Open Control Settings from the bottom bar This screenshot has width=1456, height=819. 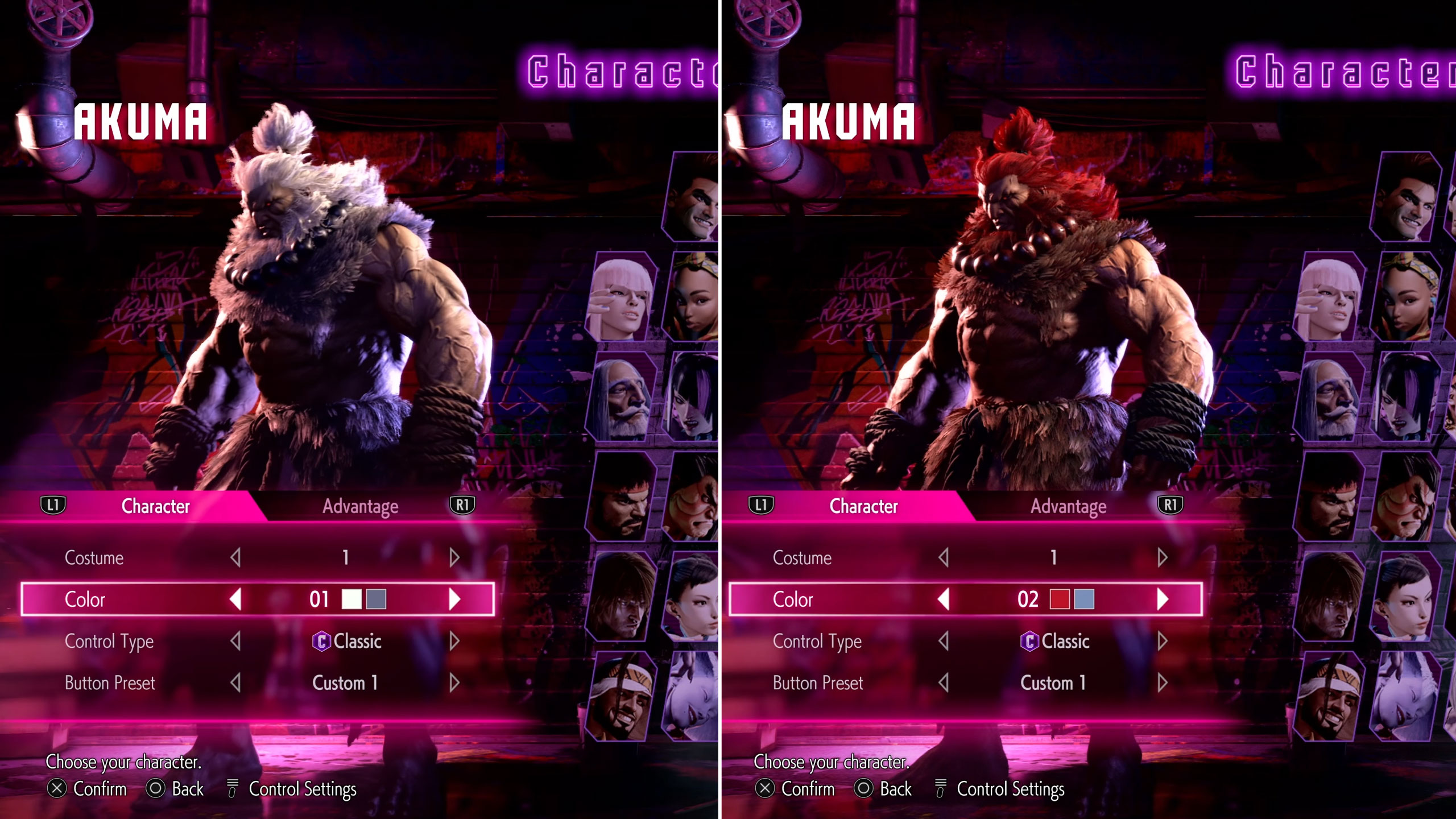(x=232, y=789)
